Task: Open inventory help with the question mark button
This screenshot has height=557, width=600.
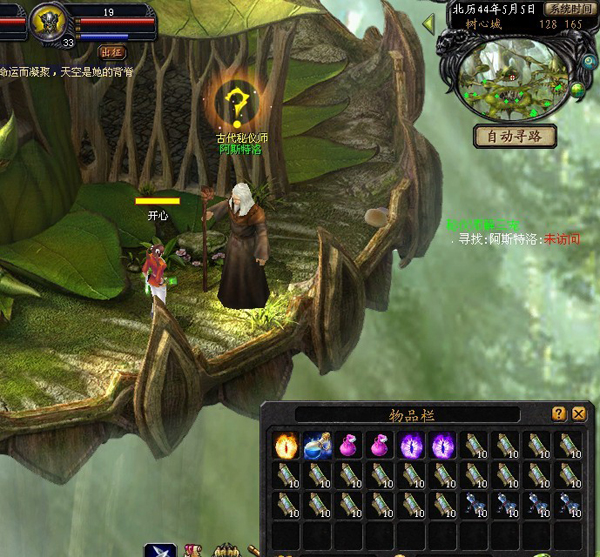Action: pyautogui.click(x=559, y=413)
